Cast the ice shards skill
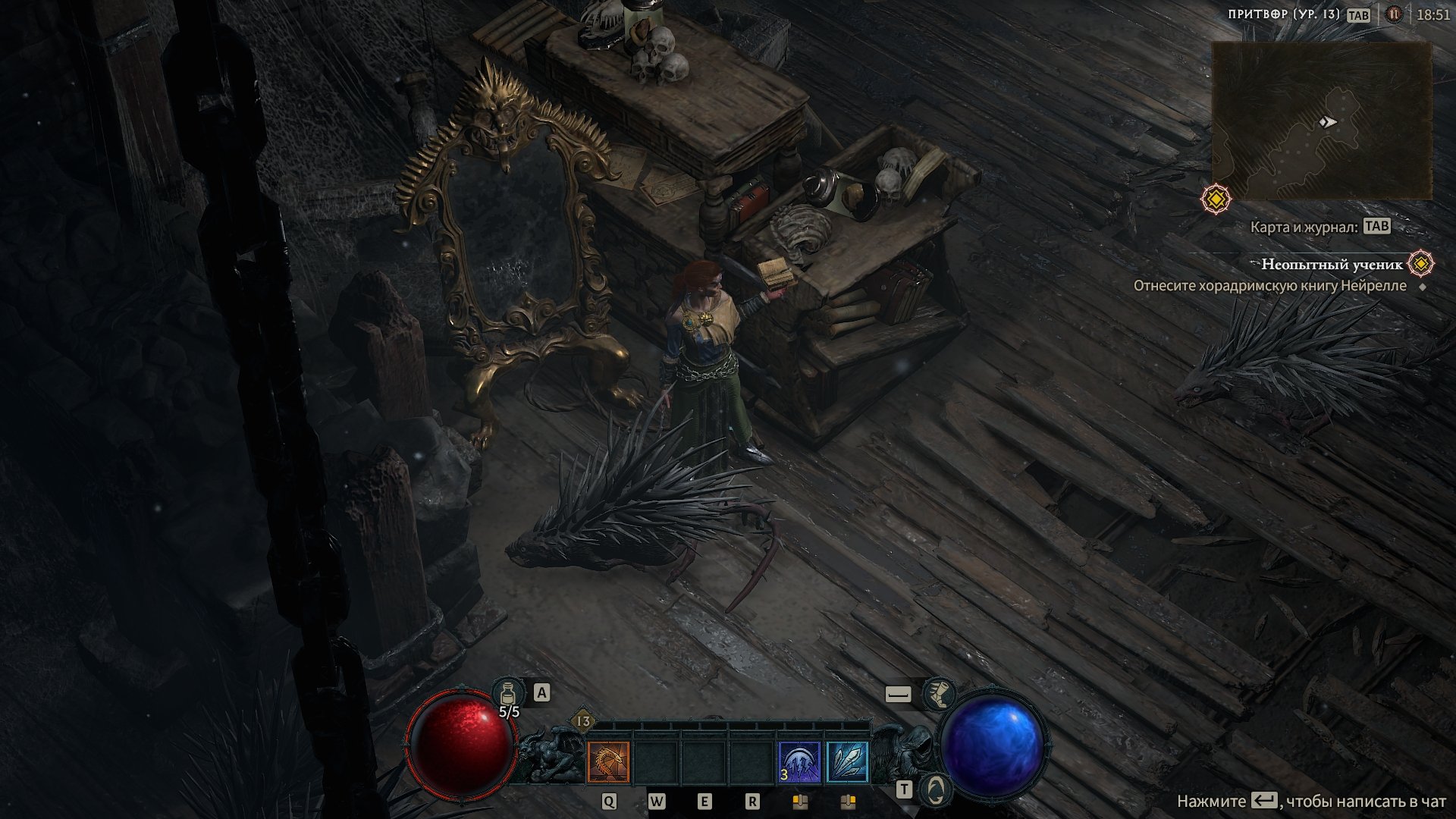 point(847,762)
